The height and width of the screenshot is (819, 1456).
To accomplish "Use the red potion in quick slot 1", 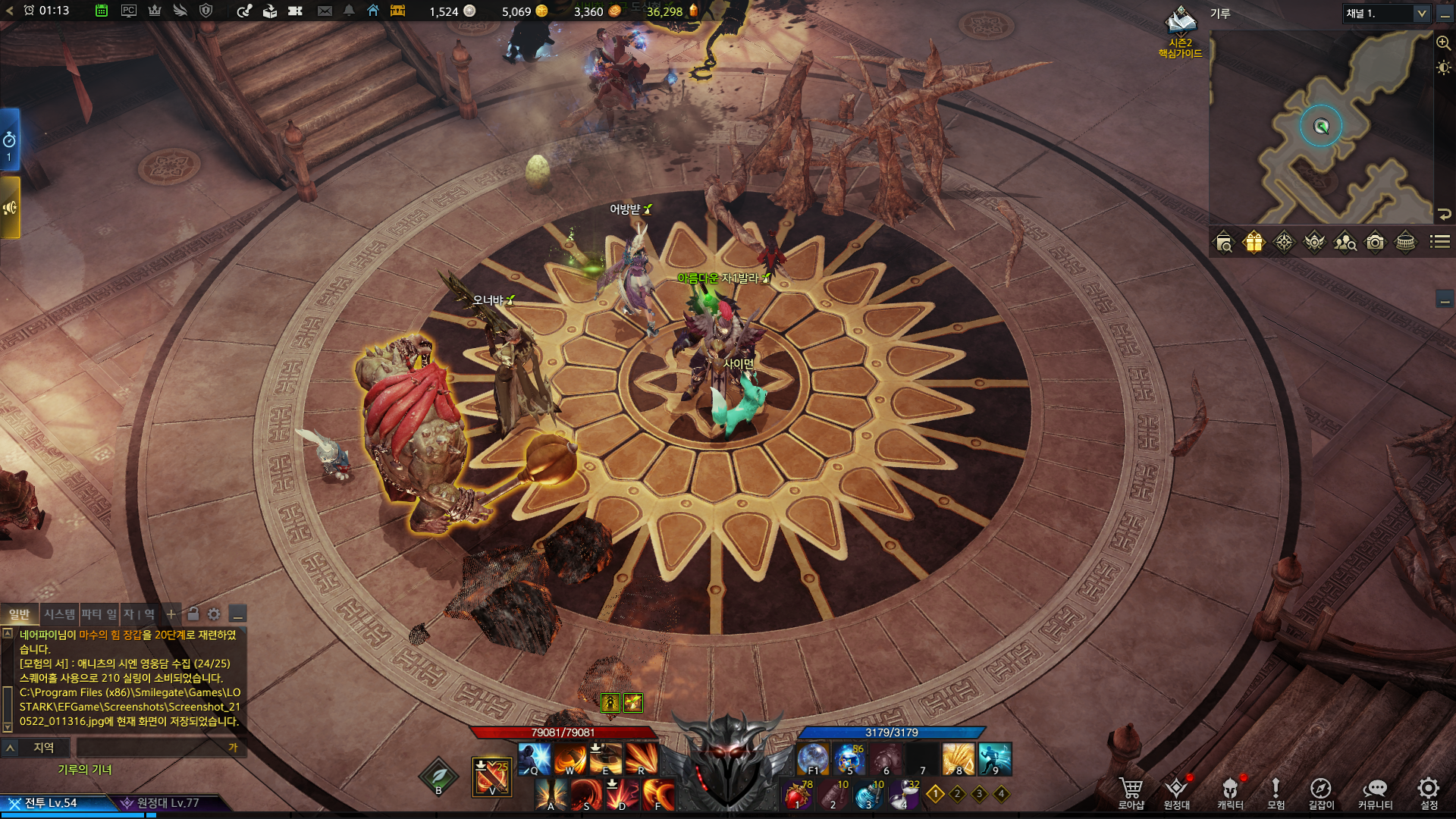I will coord(797,795).
